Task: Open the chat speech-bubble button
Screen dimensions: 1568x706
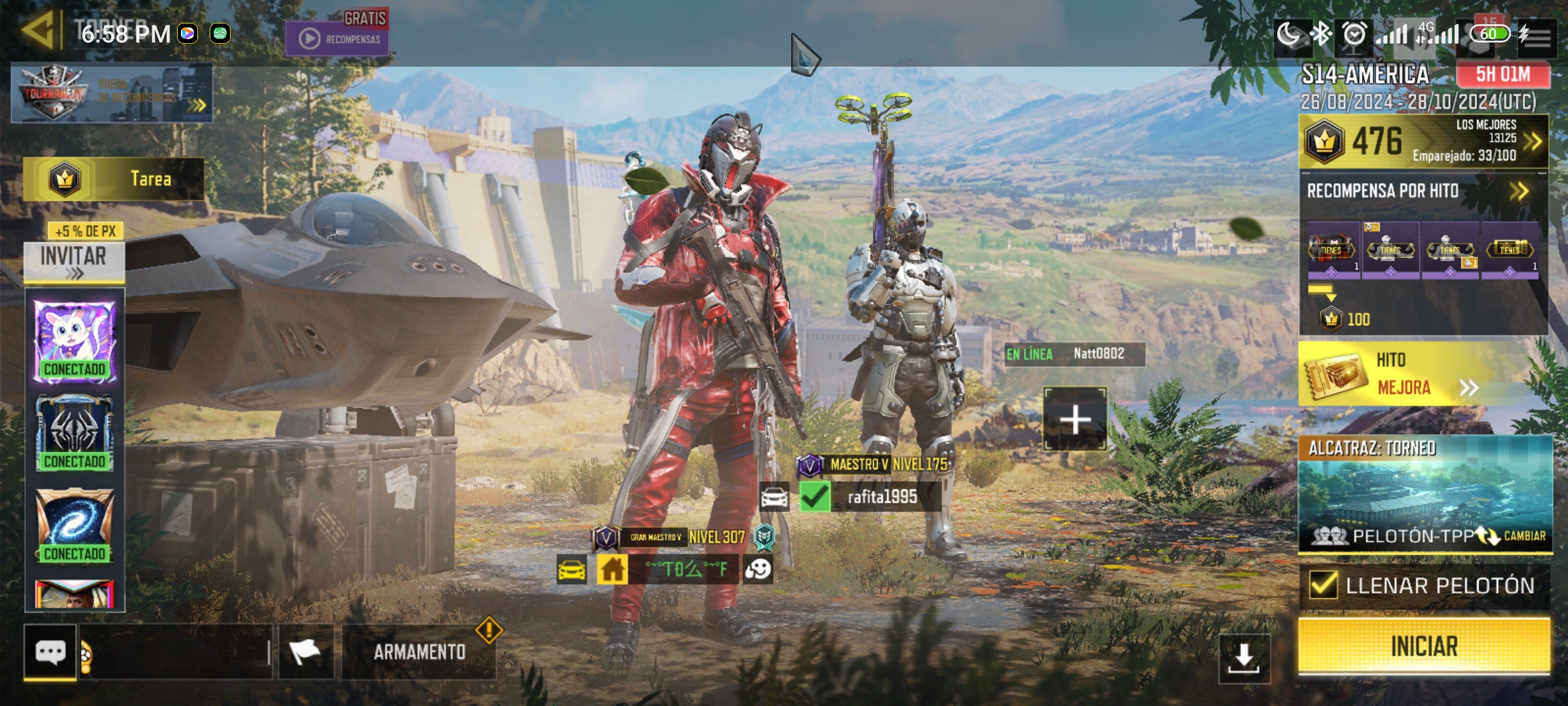Action: [50, 652]
